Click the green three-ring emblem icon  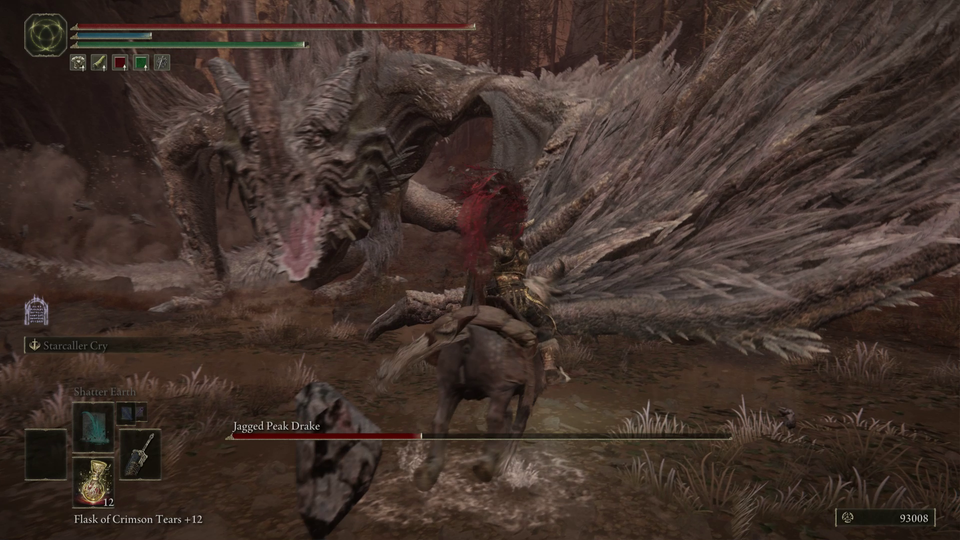coord(46,35)
